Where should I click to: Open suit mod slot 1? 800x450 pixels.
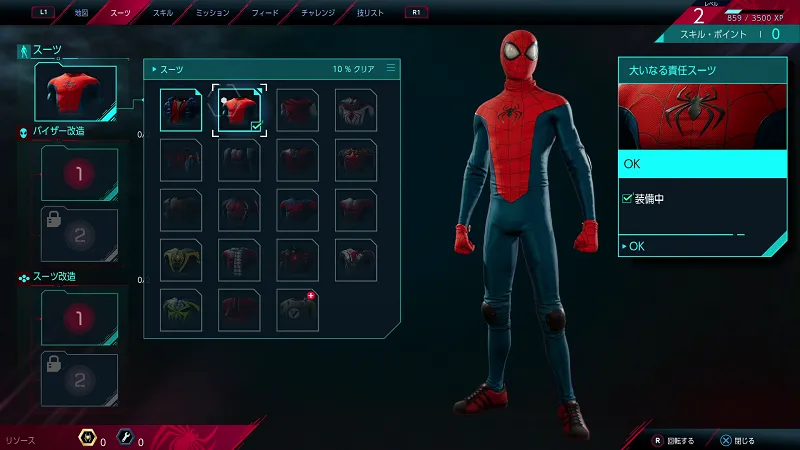pos(79,318)
